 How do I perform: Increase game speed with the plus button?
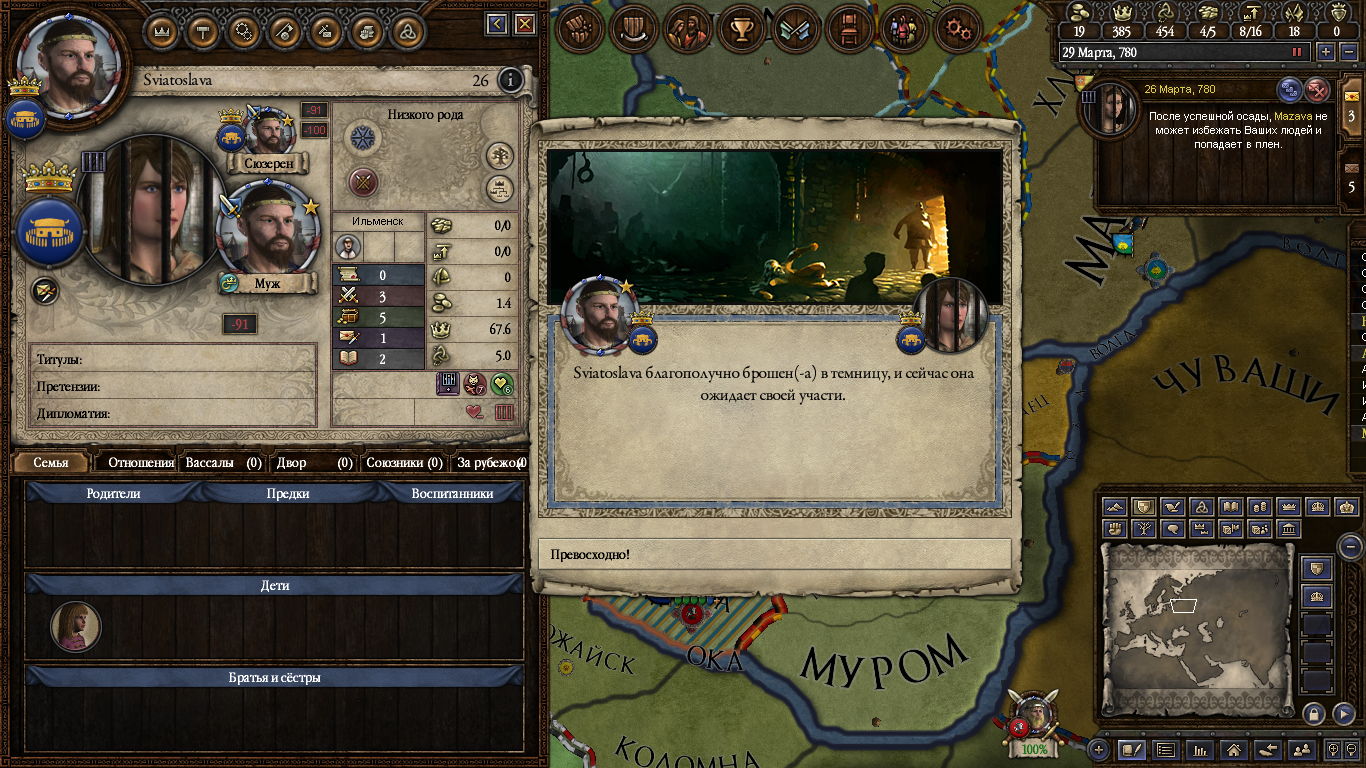pyautogui.click(x=1326, y=52)
